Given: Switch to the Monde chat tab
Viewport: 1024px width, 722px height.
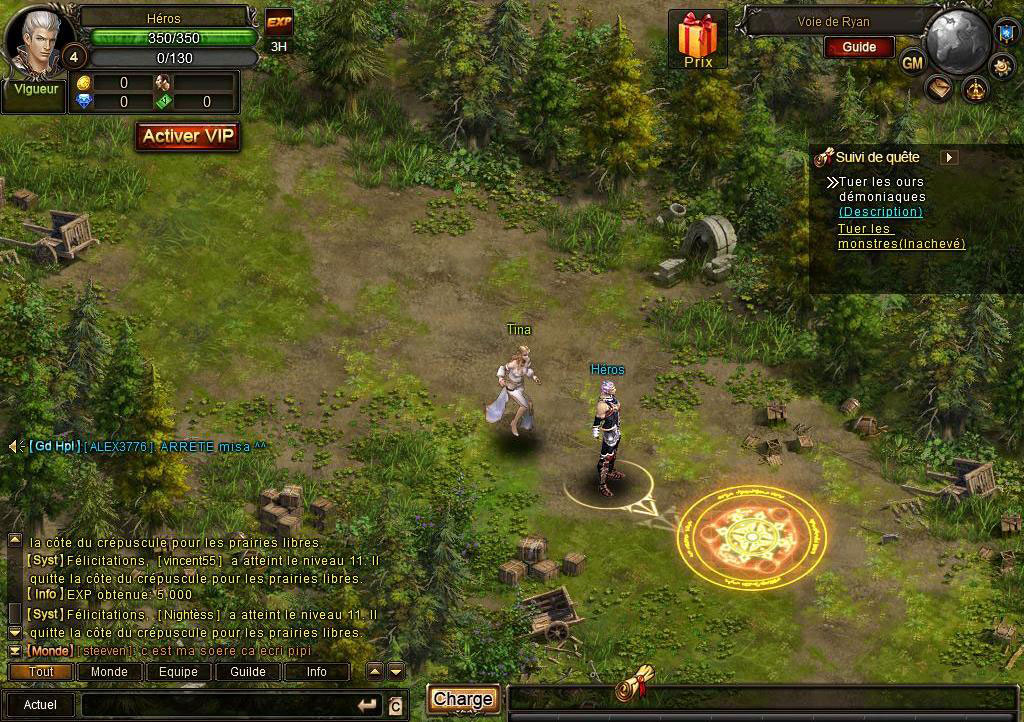Looking at the screenshot, I should (x=109, y=672).
